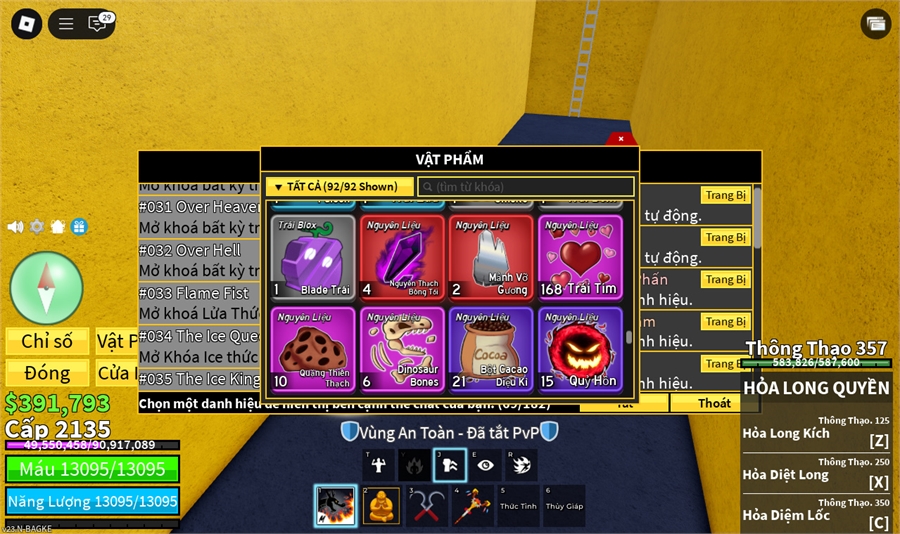Select the golden Buddha hotbar slot

click(381, 506)
